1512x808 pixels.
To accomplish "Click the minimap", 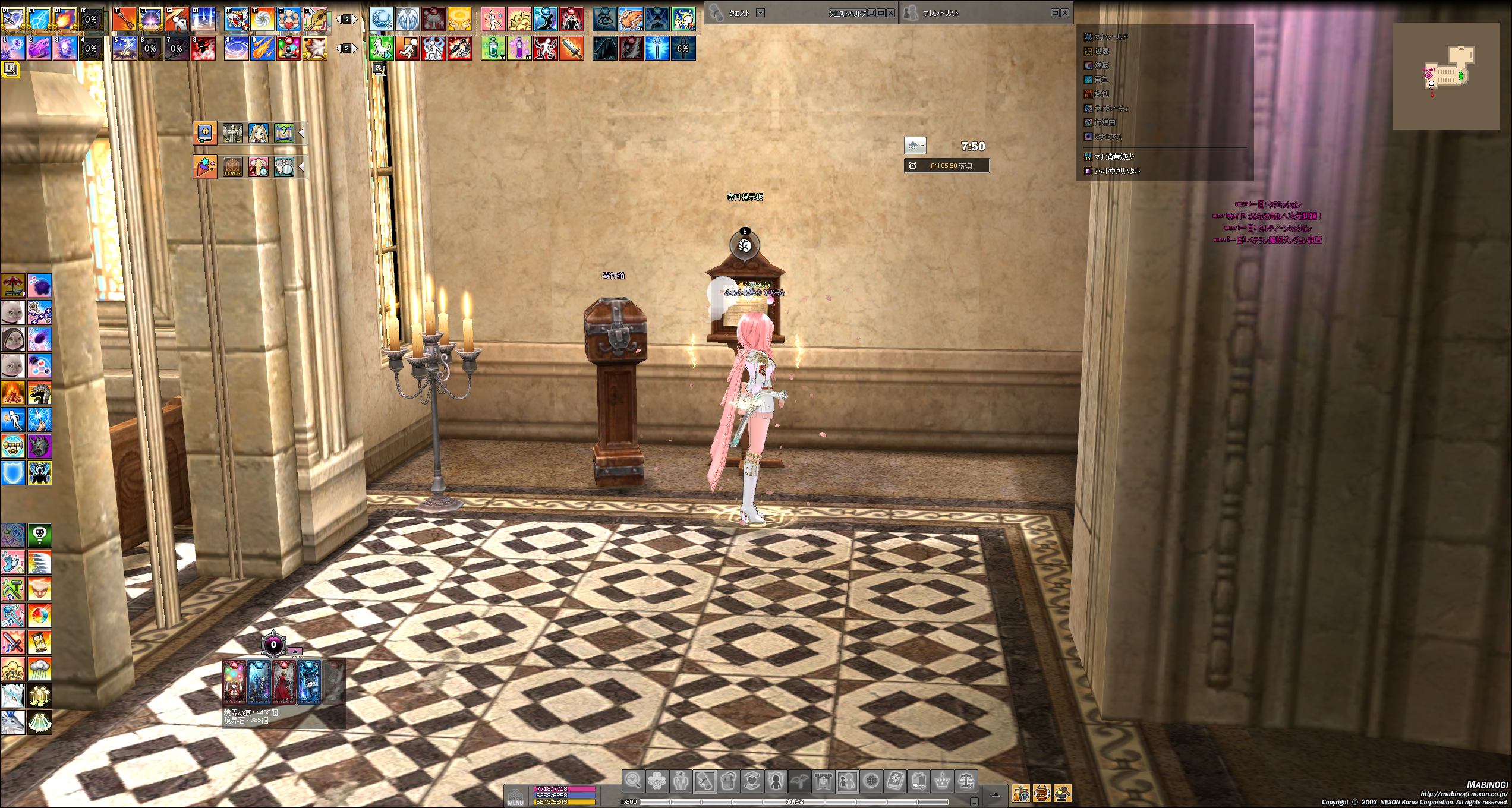I will point(1447,76).
